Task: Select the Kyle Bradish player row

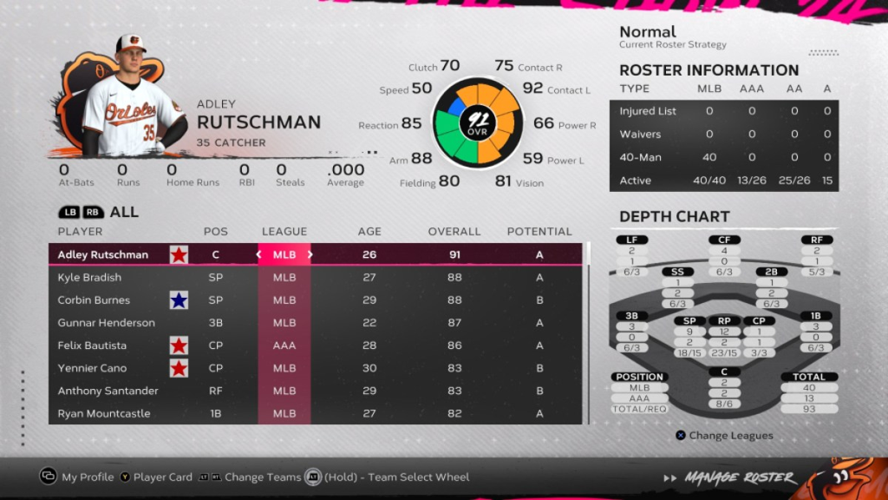Action: (x=90, y=278)
